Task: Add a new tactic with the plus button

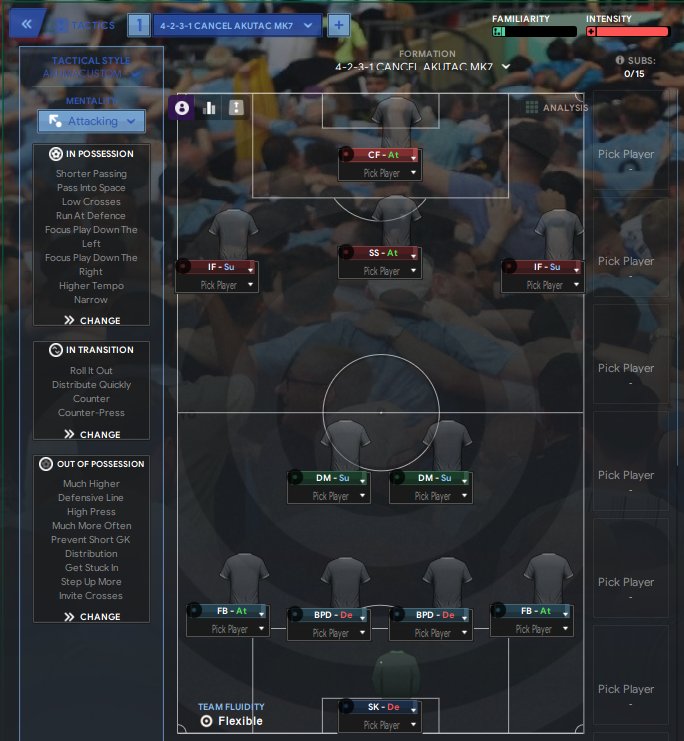Action: 340,24
